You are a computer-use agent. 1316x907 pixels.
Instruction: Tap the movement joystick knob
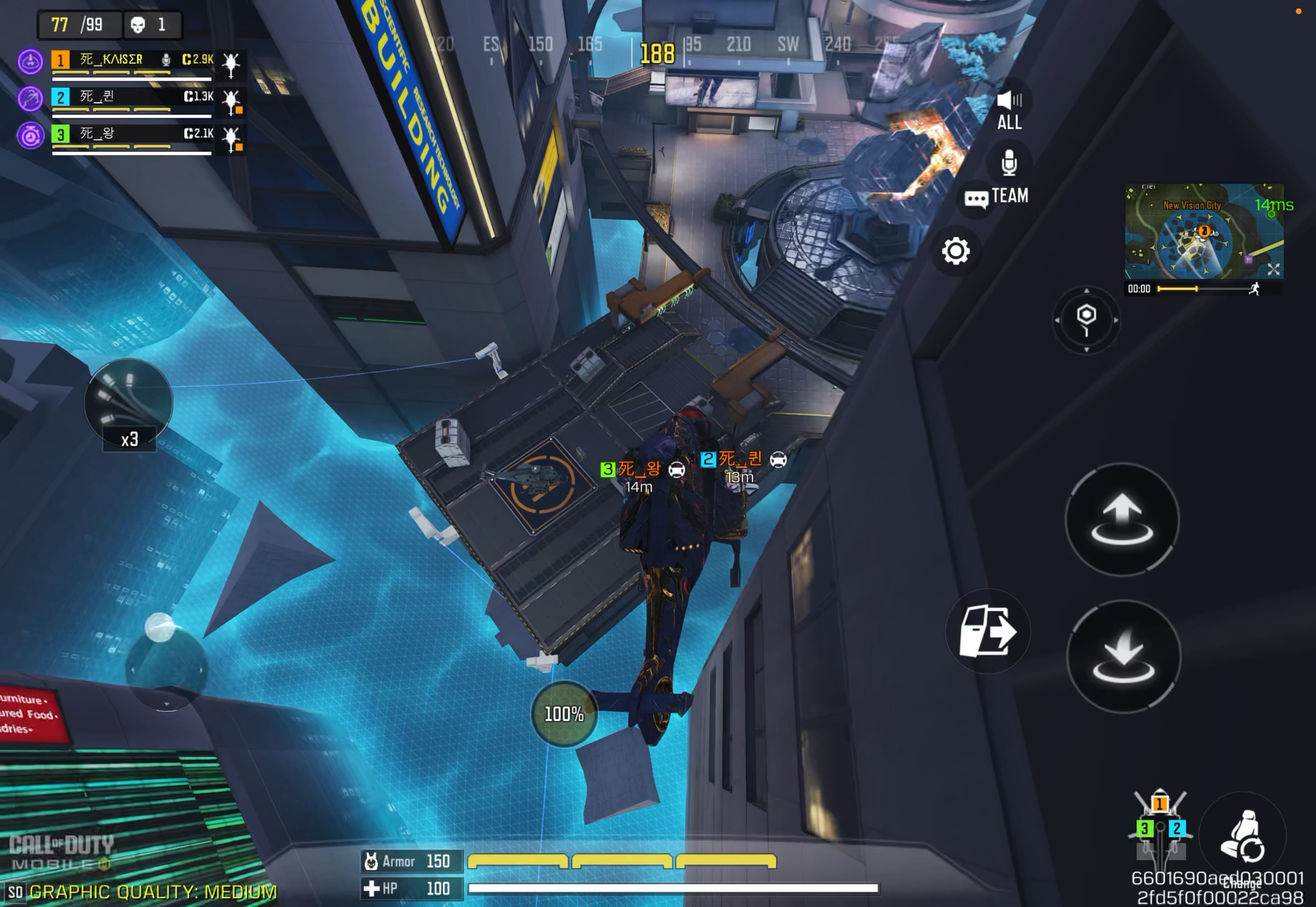[x=160, y=627]
